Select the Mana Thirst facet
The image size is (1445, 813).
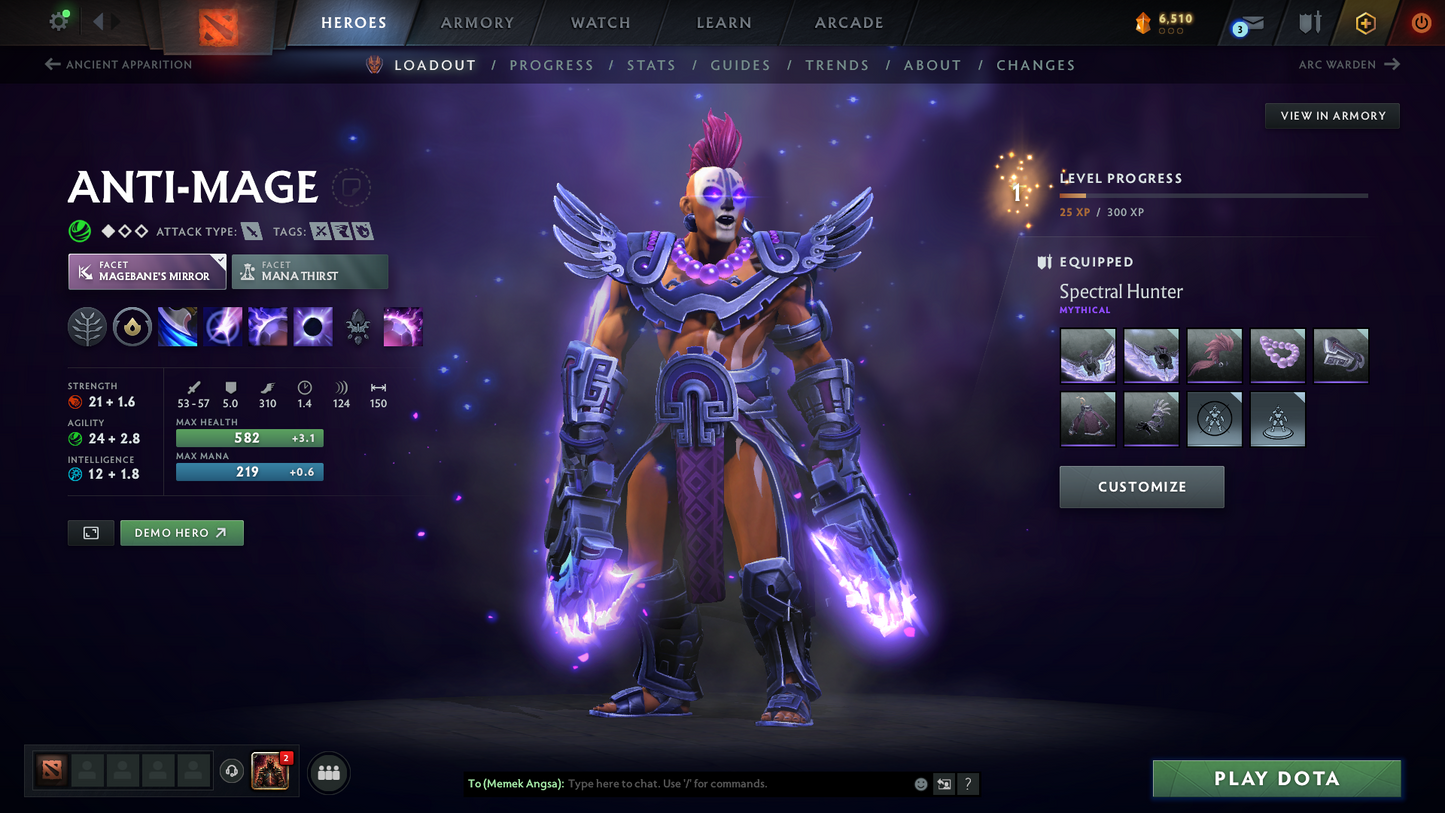[x=310, y=271]
